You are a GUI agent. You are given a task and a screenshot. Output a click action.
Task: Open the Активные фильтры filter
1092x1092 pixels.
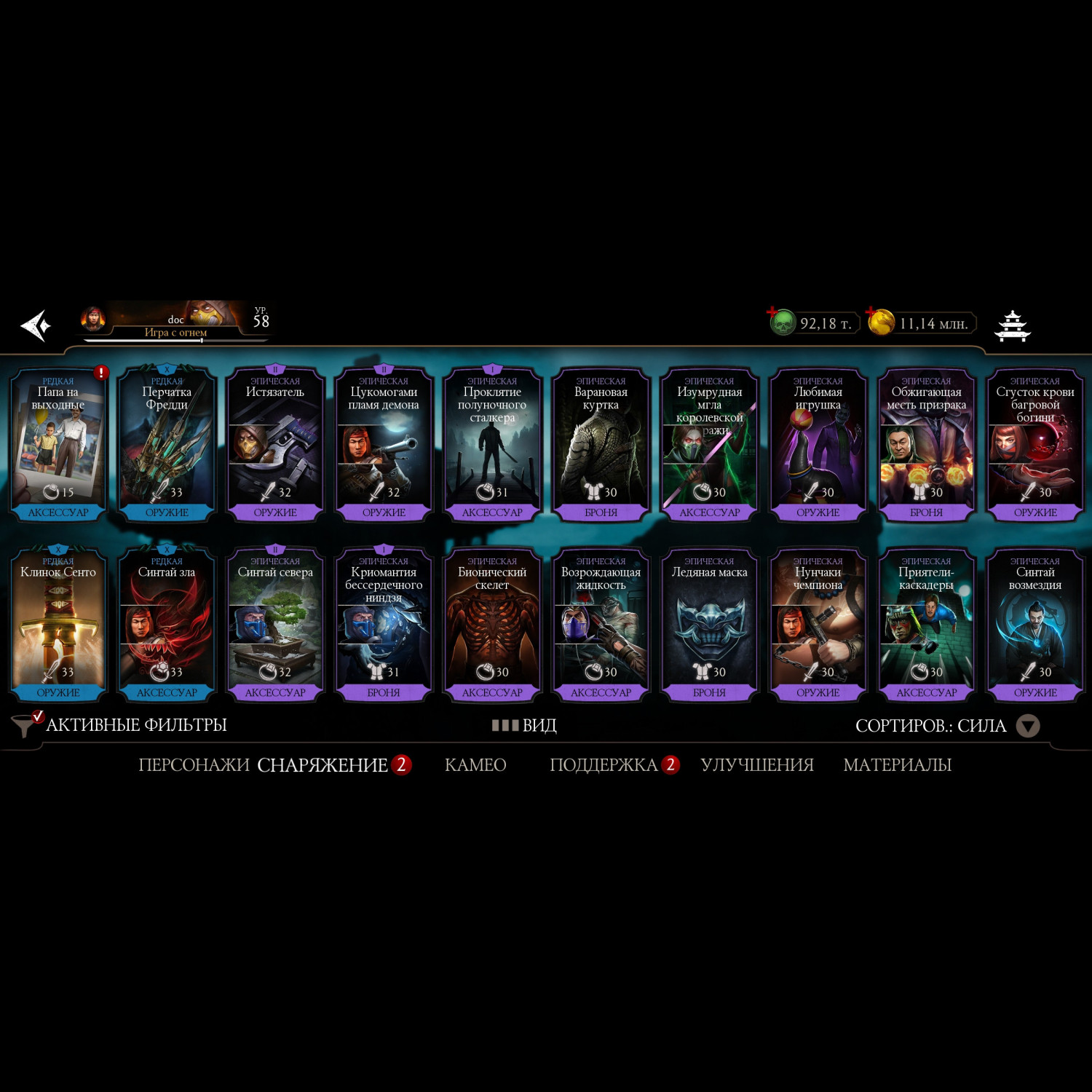click(120, 725)
